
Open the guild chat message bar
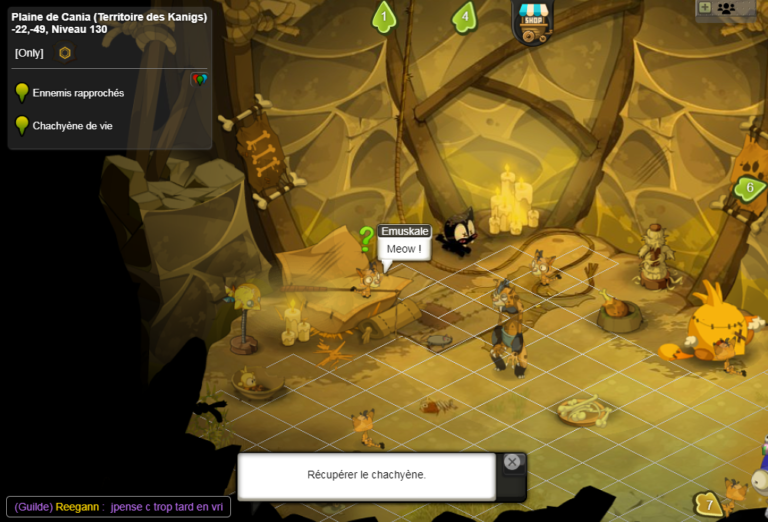click(x=118, y=507)
